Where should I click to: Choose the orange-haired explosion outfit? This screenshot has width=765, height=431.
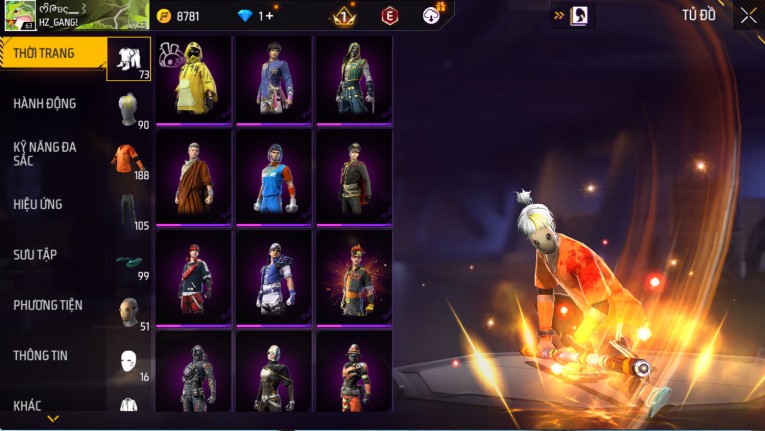353,277
